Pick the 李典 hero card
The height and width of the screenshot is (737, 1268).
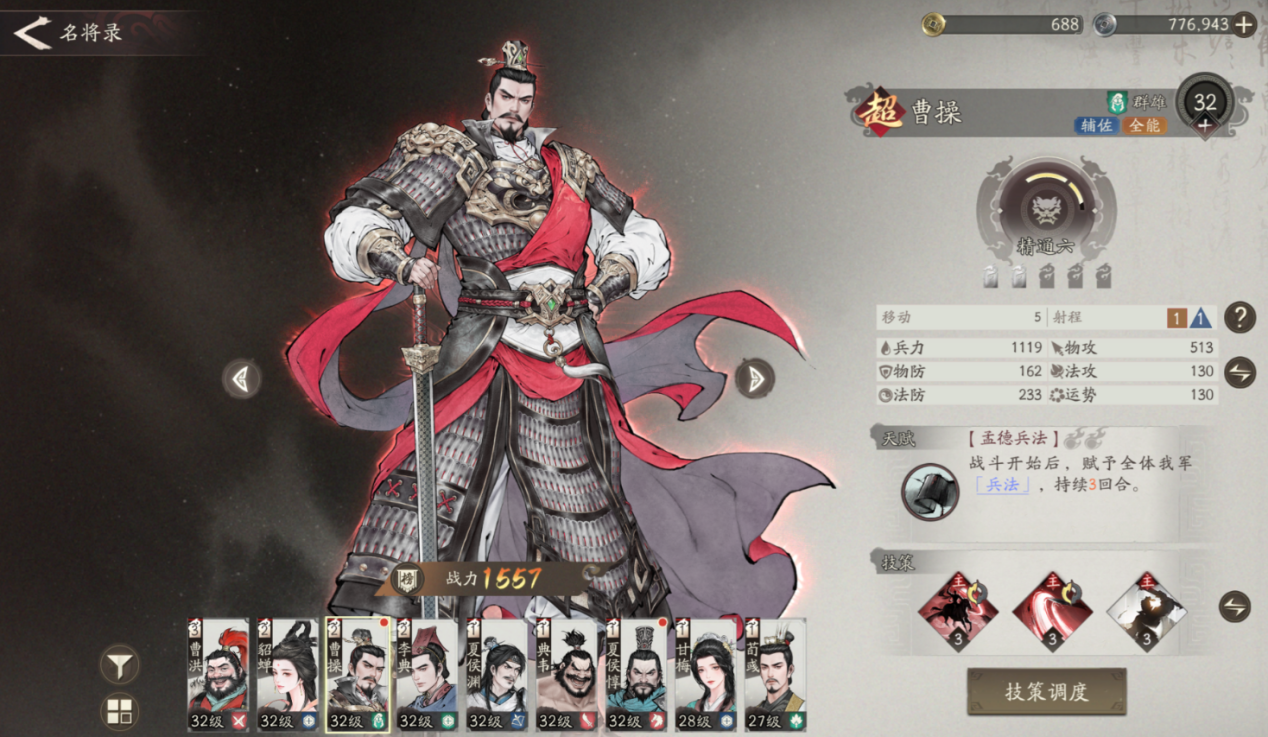tap(427, 674)
